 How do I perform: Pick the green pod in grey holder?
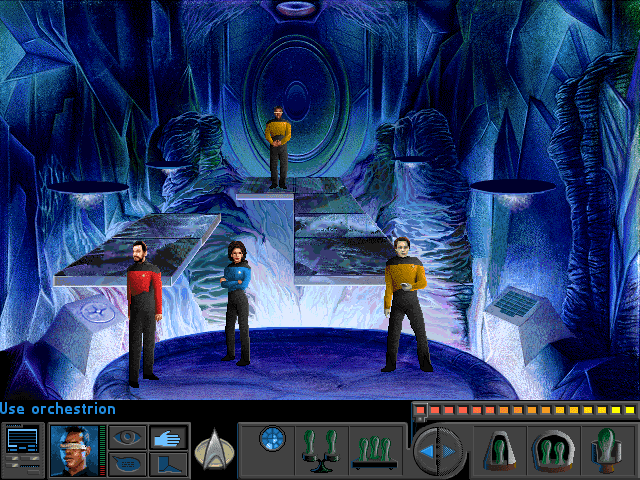tap(607, 449)
